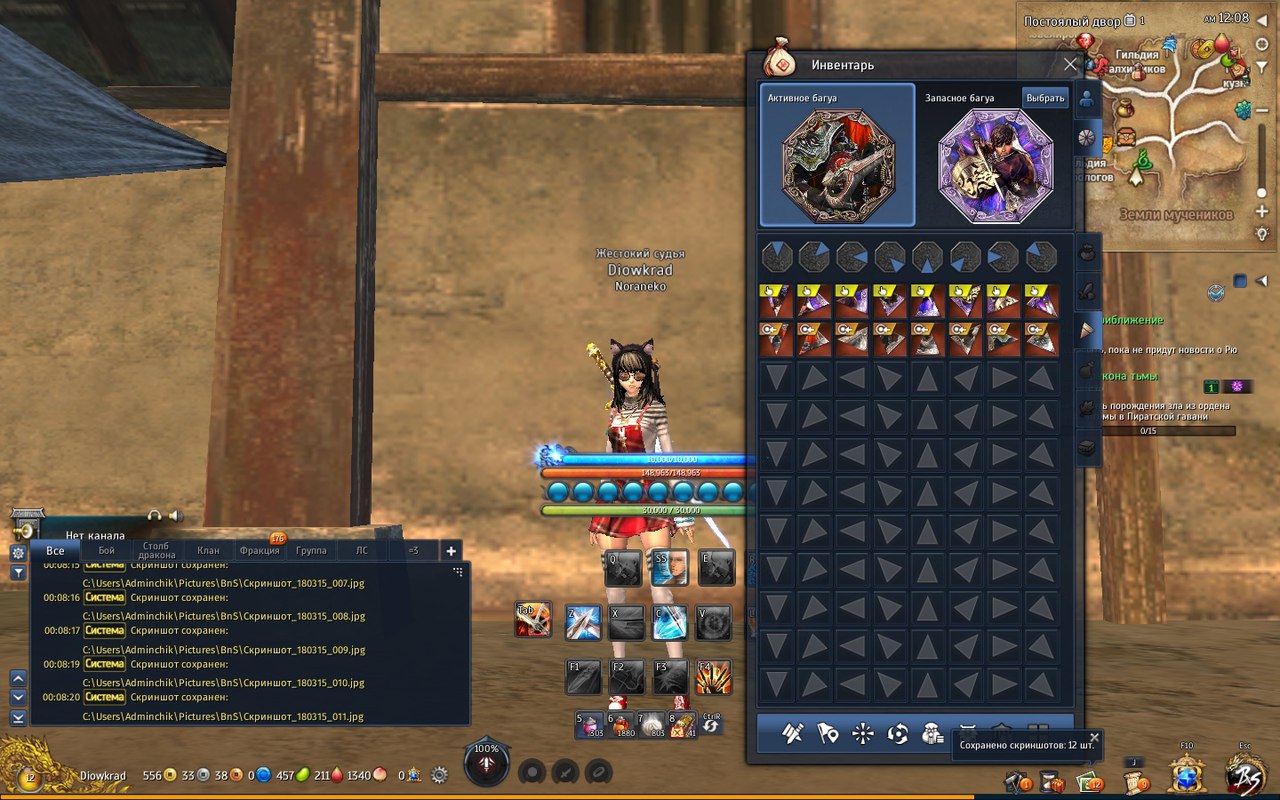Open the Фракция chat tab
Screen dimensions: 1280x800
tap(259, 550)
